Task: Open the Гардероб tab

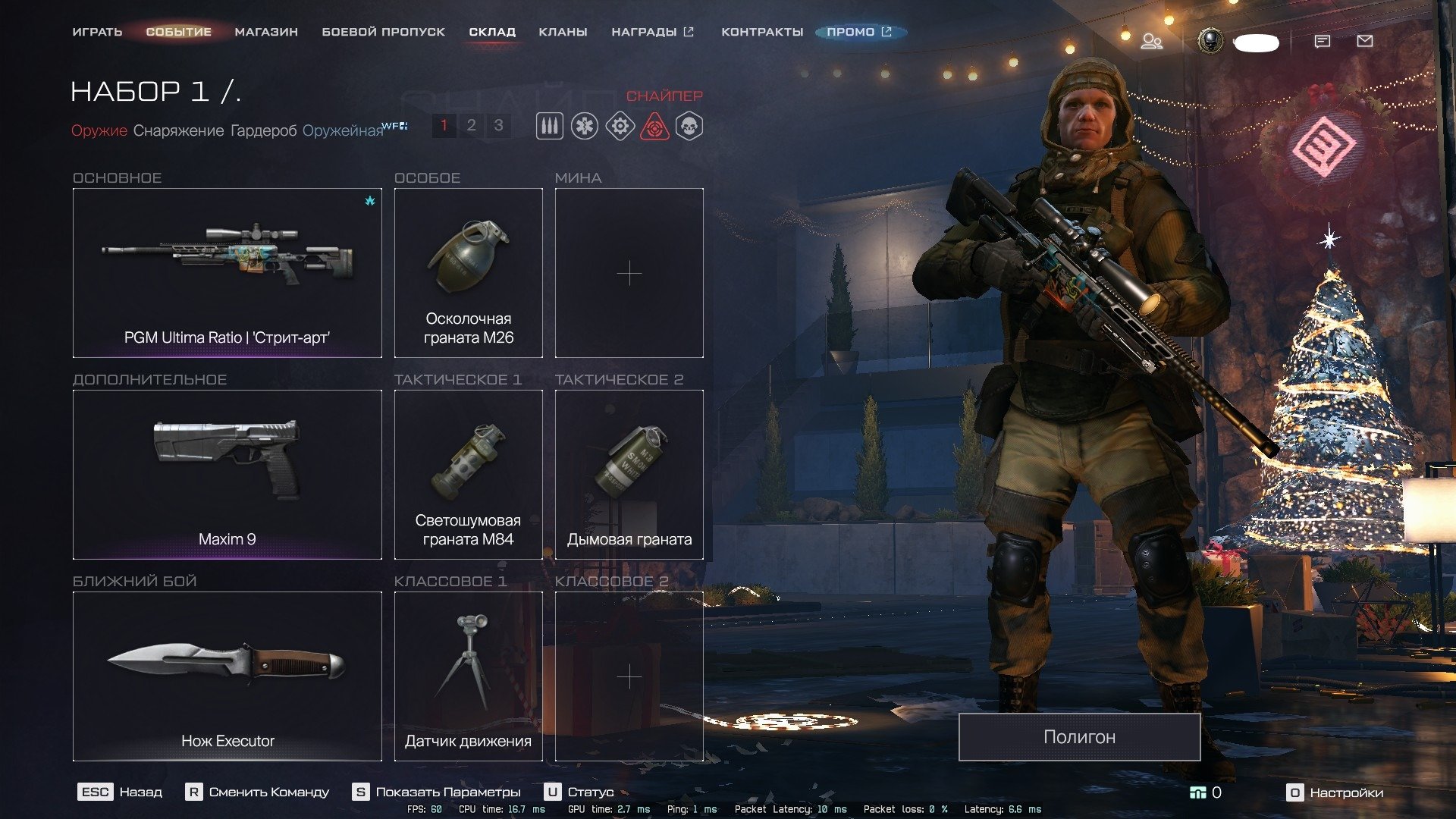Action: pyautogui.click(x=263, y=130)
